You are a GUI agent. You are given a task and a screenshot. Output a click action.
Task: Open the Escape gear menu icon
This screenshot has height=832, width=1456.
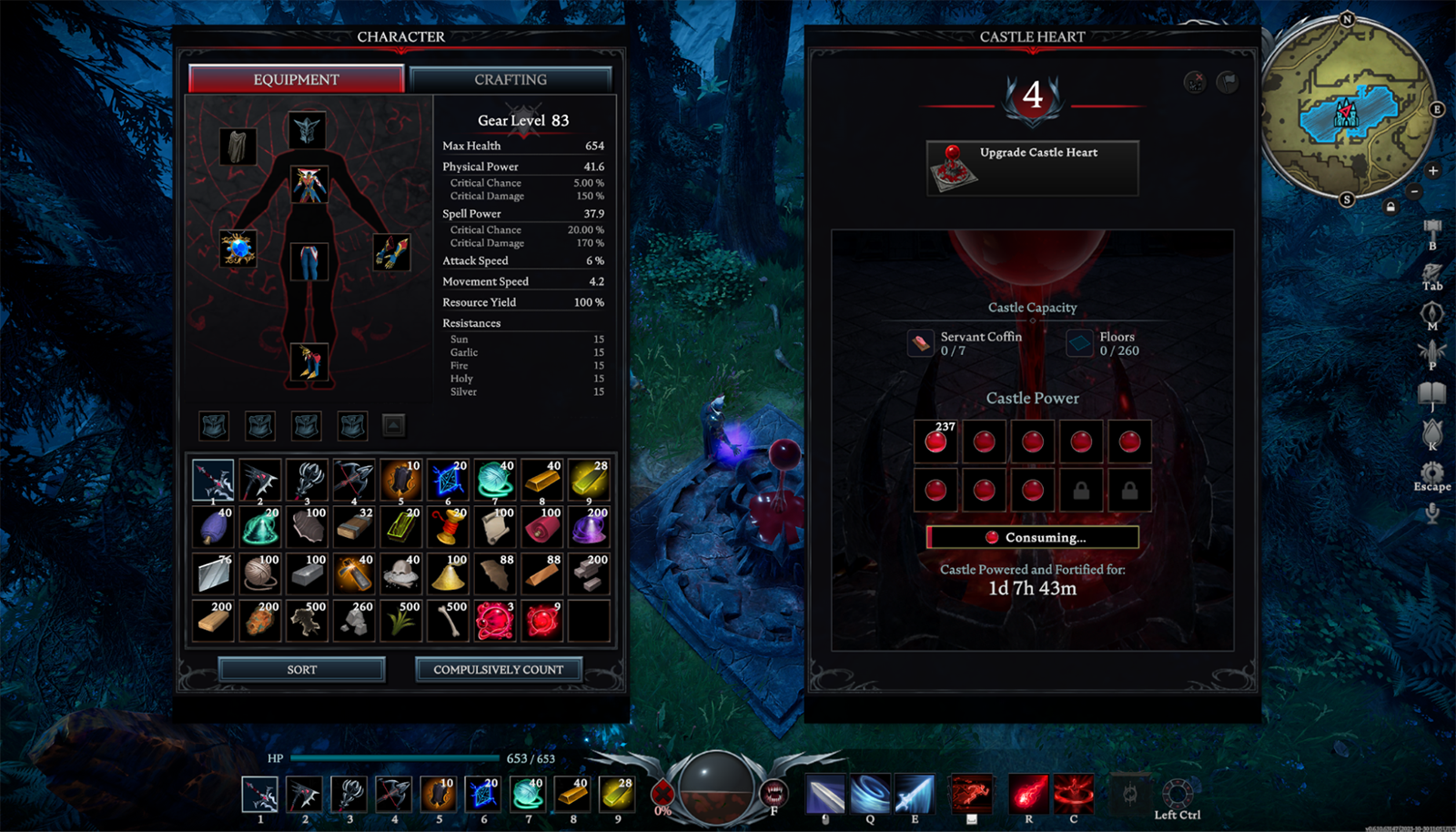(1432, 472)
